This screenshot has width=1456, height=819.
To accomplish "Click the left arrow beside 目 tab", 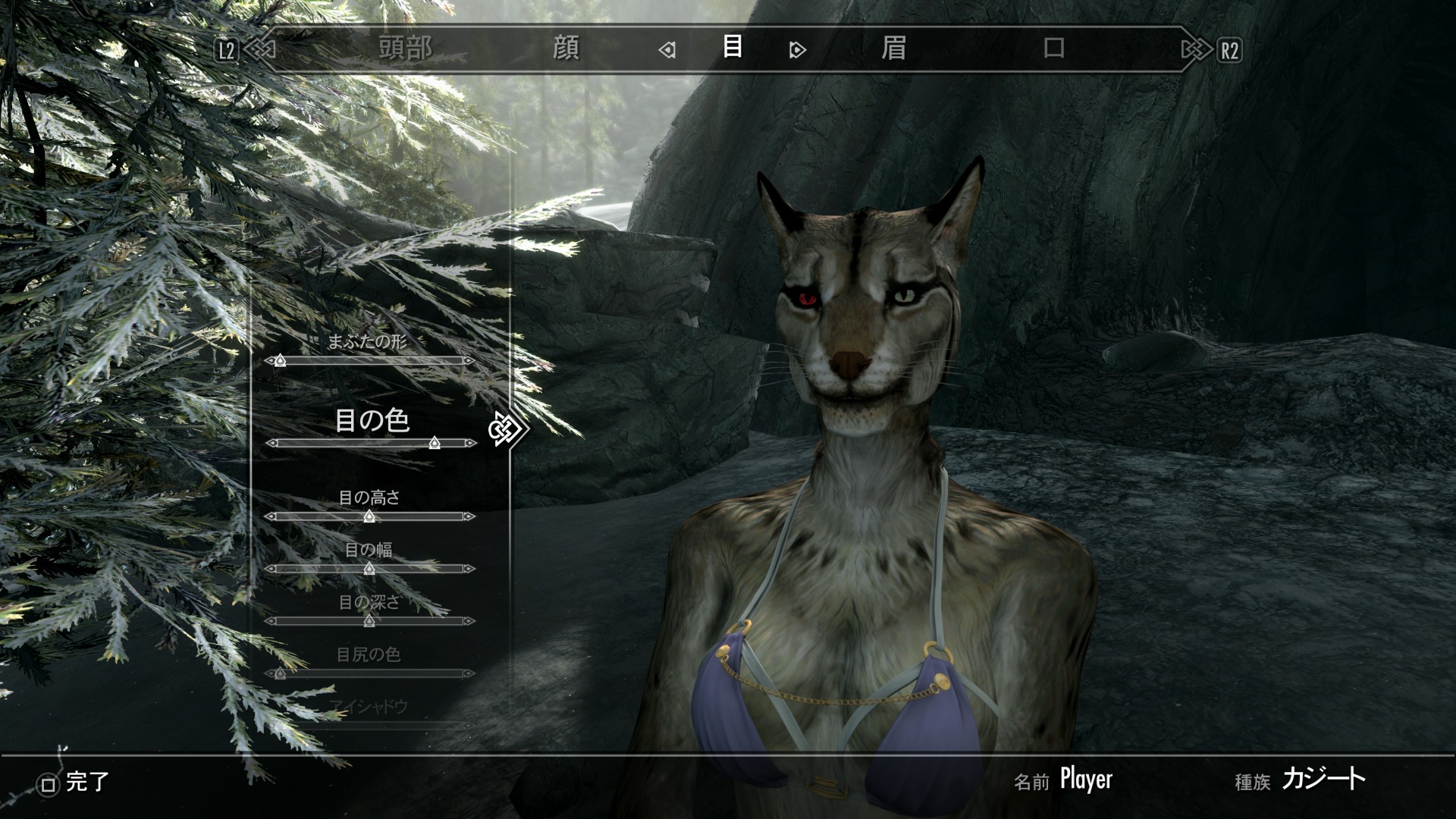I will click(667, 51).
